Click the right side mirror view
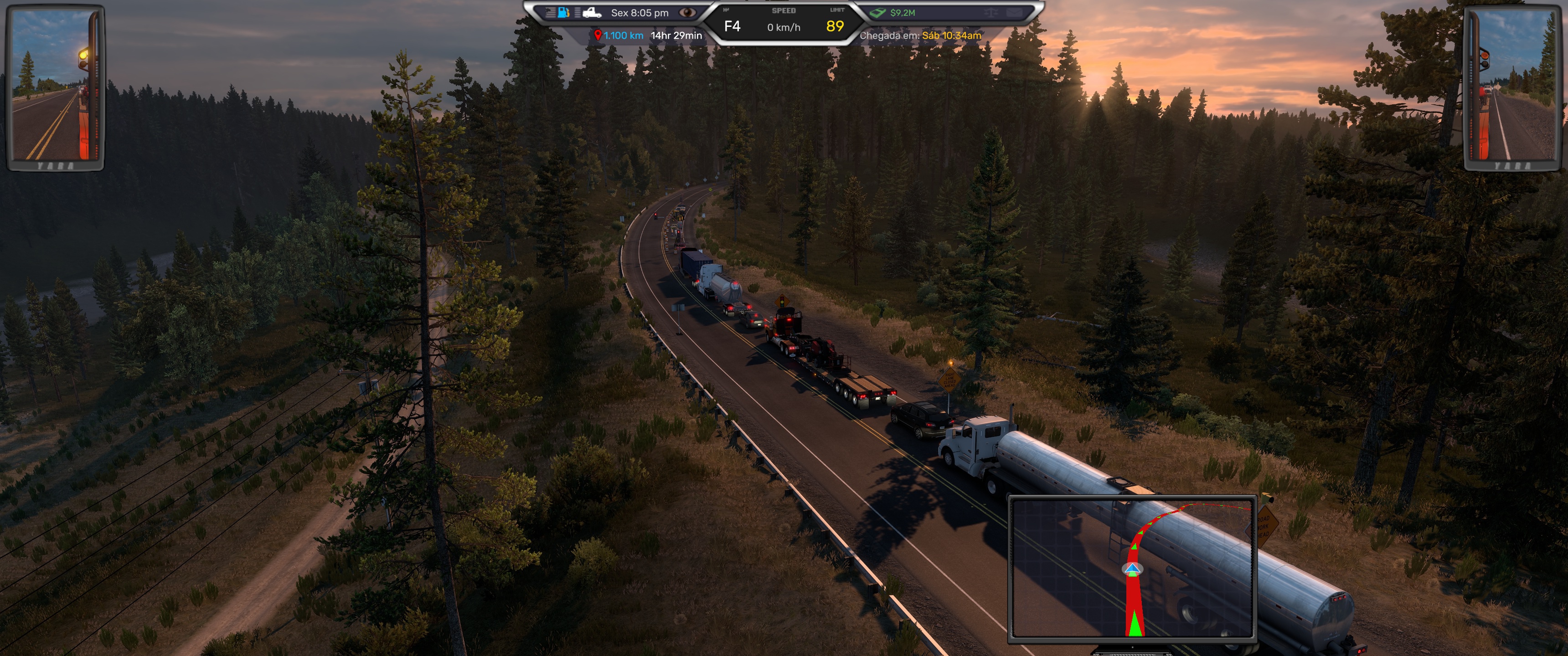 point(1512,87)
